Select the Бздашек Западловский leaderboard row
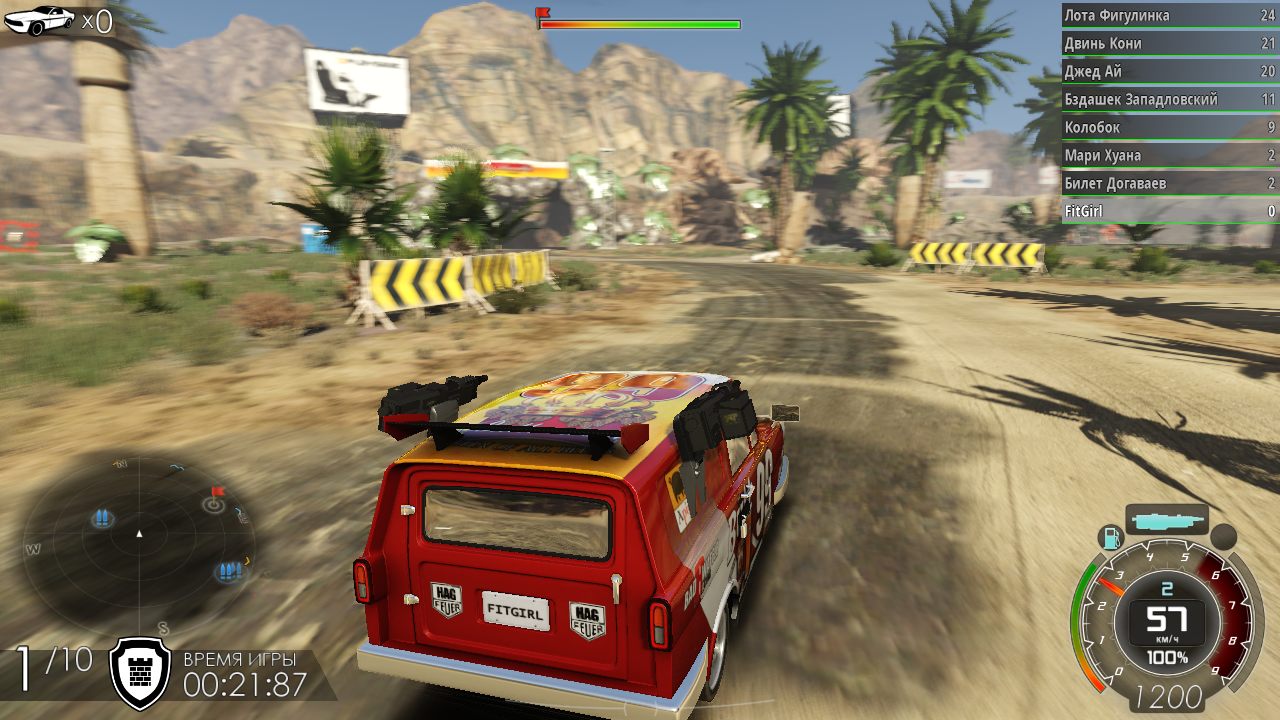 point(1168,100)
